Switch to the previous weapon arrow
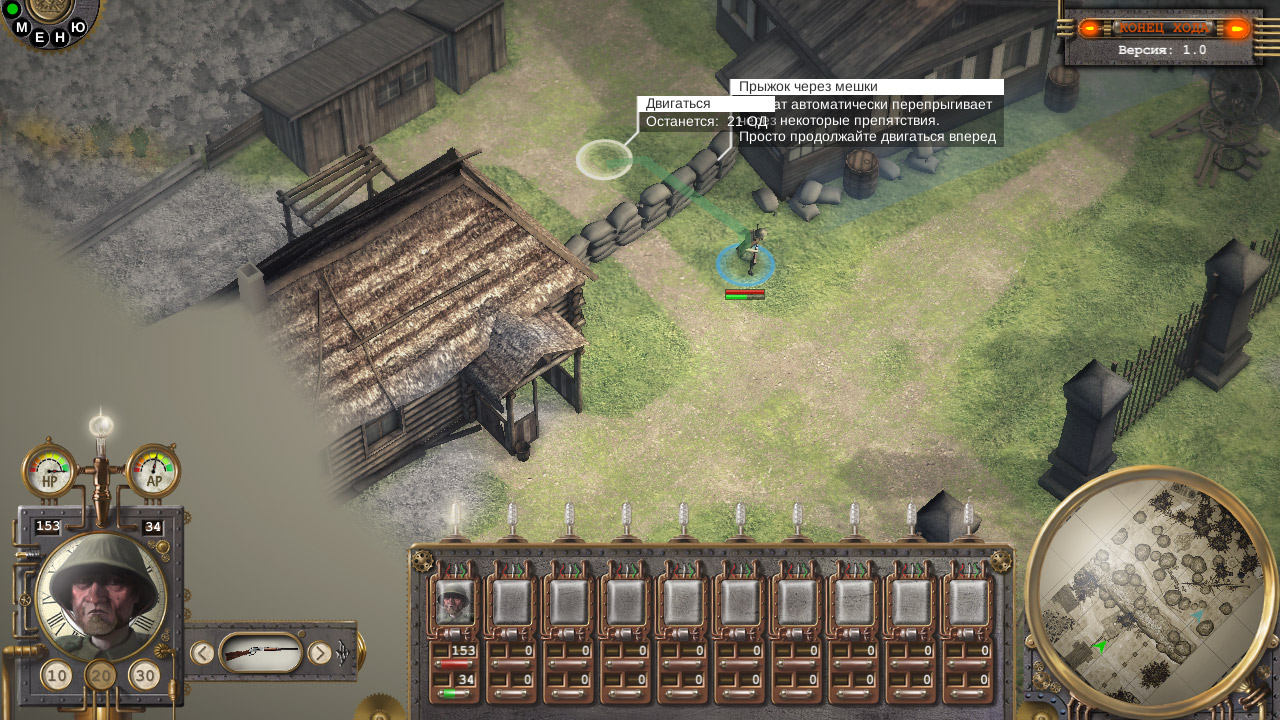Viewport: 1280px width, 720px height. pyautogui.click(x=202, y=654)
